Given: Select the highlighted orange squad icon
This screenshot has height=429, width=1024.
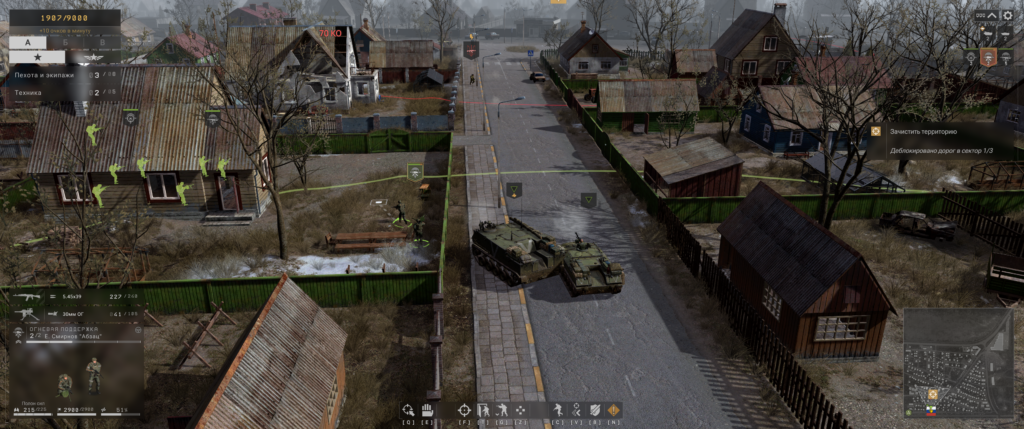Looking at the screenshot, I should [x=988, y=57].
